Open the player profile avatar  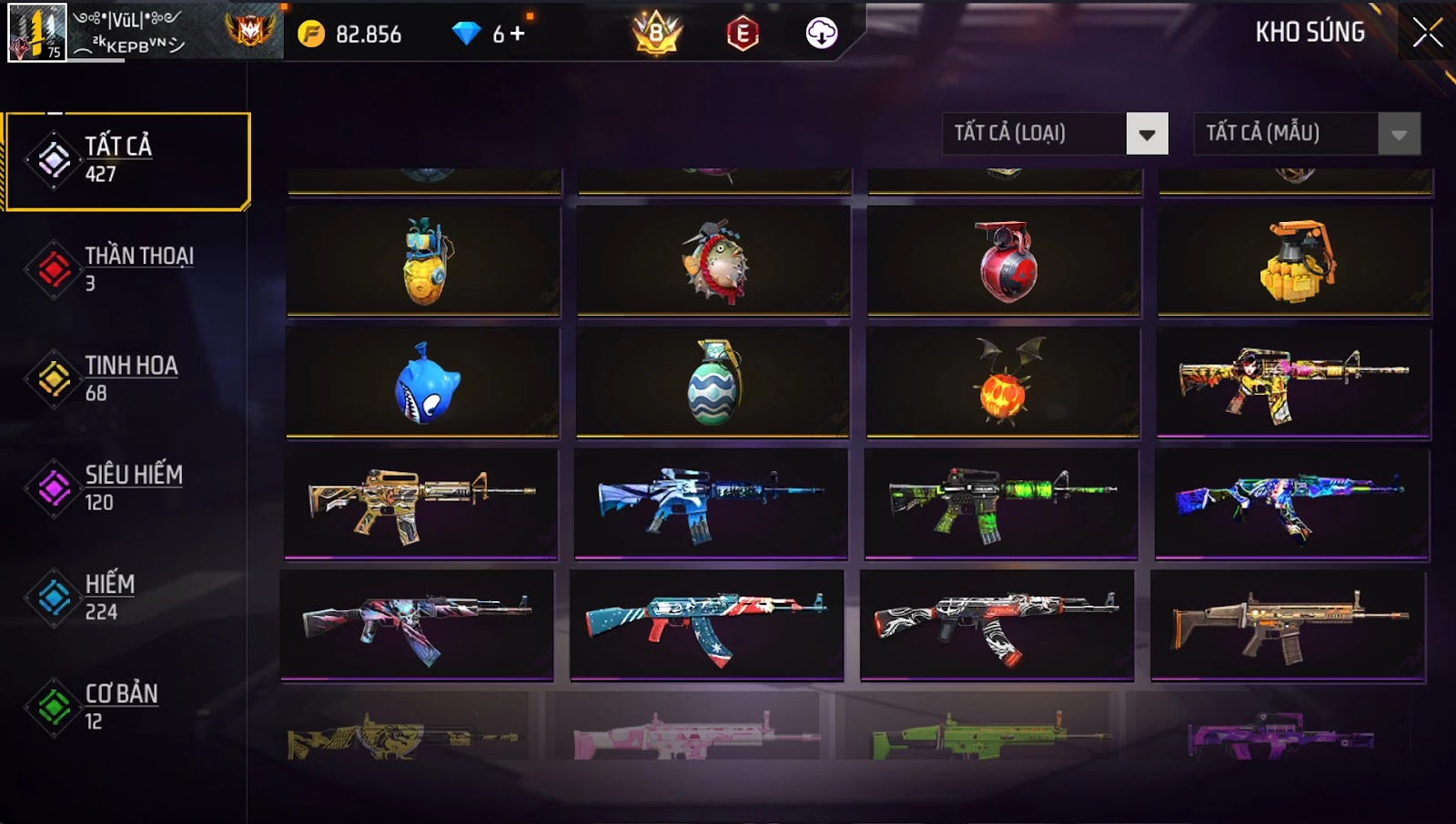coord(36,33)
